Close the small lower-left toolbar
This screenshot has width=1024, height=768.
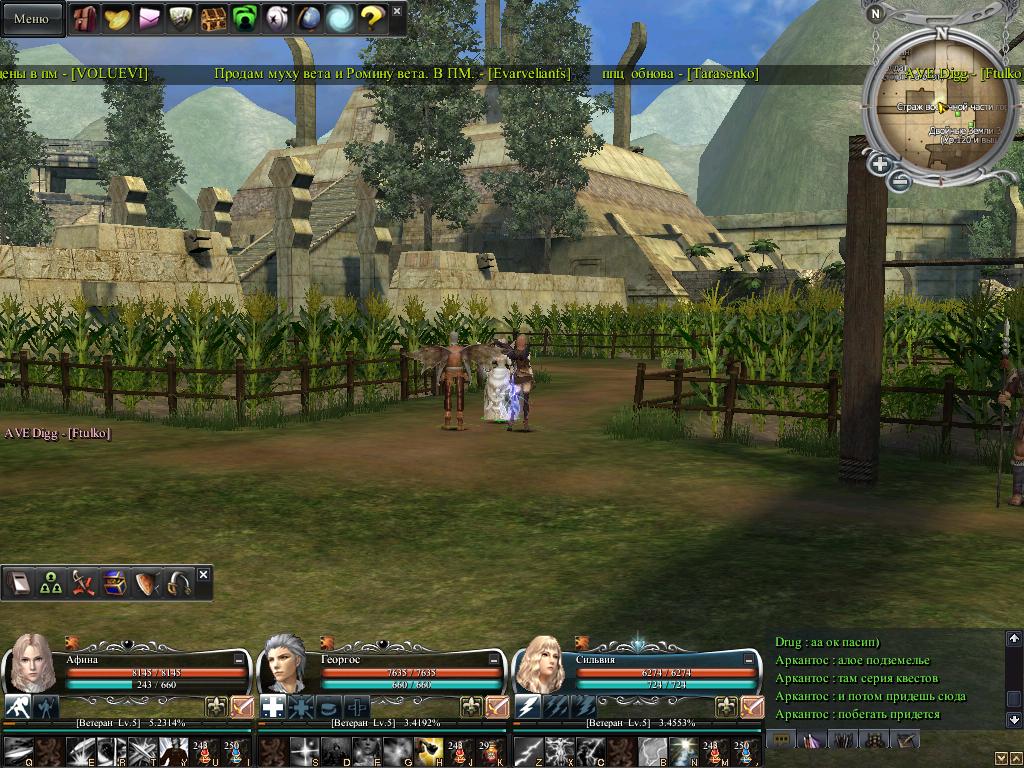pyautogui.click(x=204, y=575)
